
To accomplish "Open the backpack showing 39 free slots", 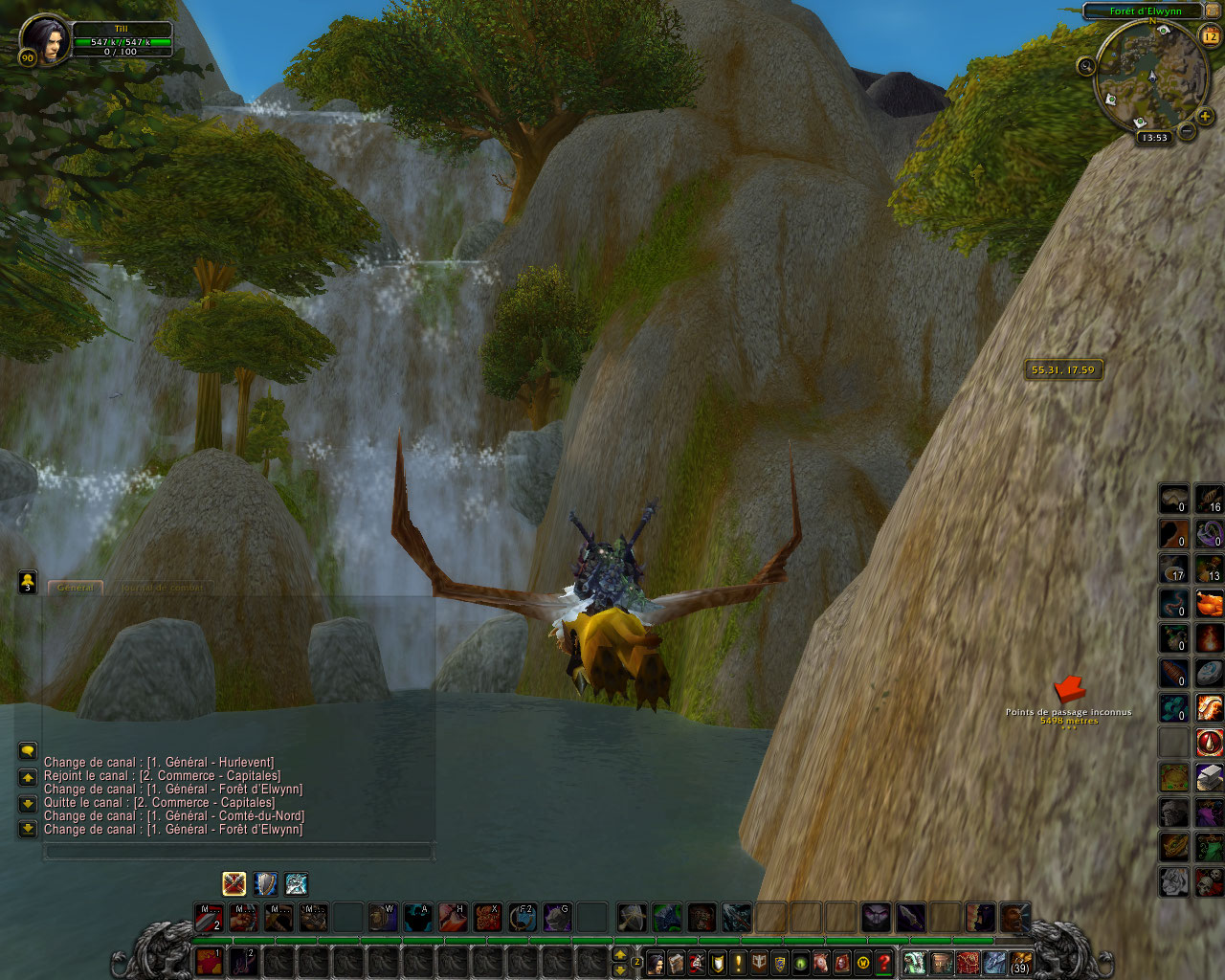I will click(x=1020, y=962).
